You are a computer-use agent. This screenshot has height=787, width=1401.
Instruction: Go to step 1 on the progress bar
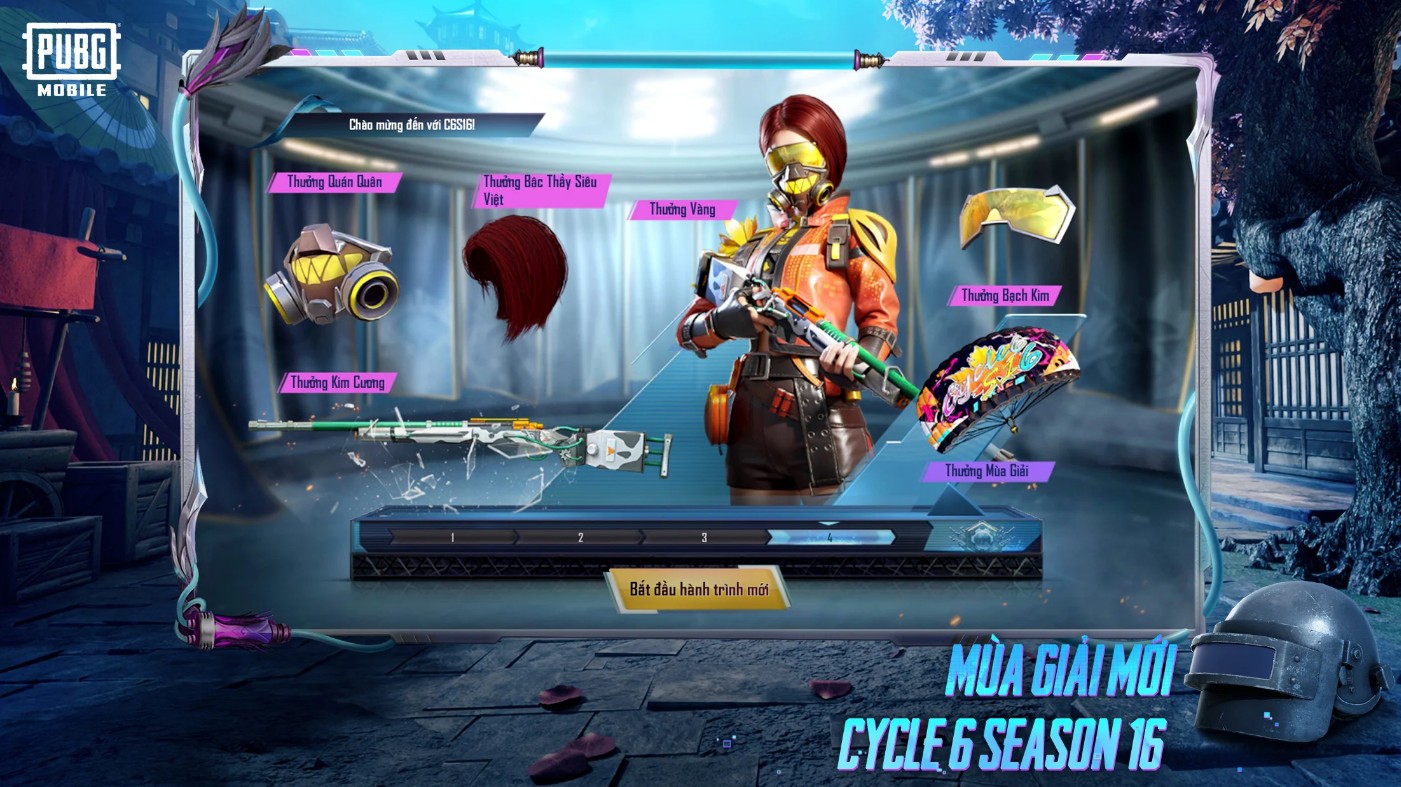click(452, 537)
